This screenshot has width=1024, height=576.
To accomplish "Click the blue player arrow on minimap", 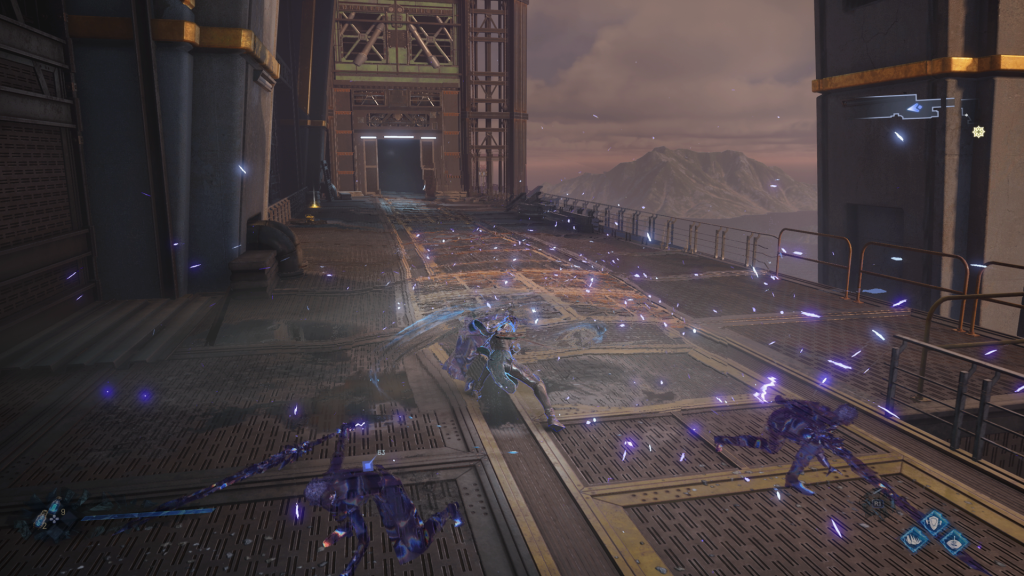I will [914, 107].
